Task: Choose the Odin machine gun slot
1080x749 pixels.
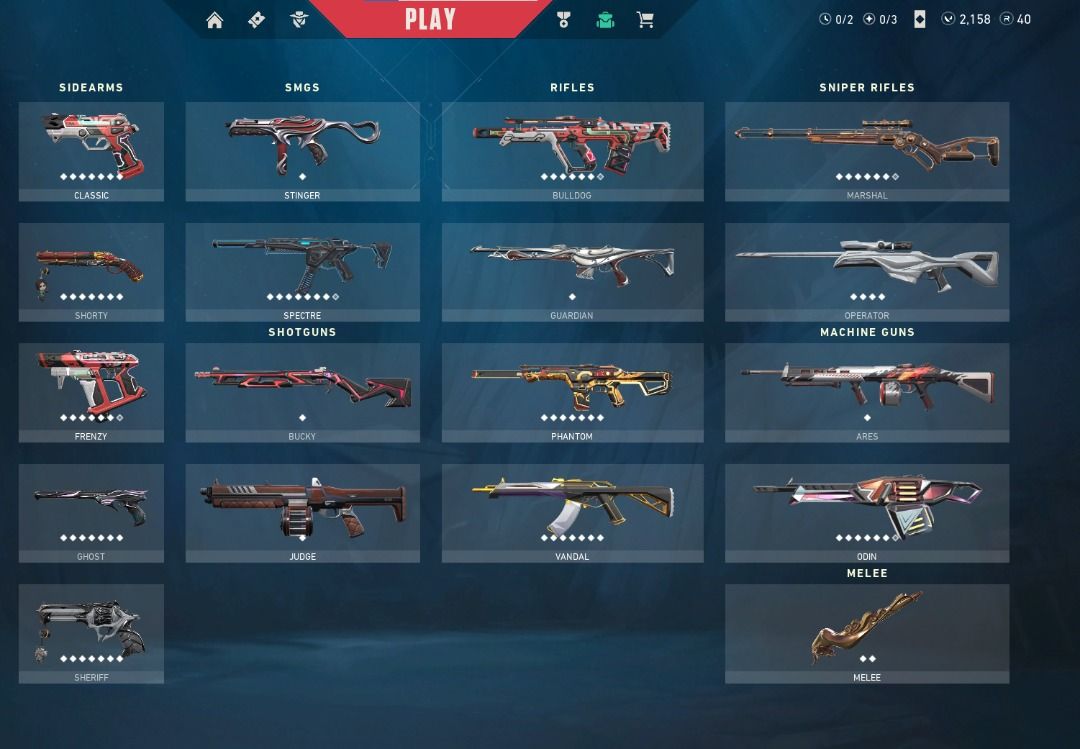Action: (x=866, y=512)
